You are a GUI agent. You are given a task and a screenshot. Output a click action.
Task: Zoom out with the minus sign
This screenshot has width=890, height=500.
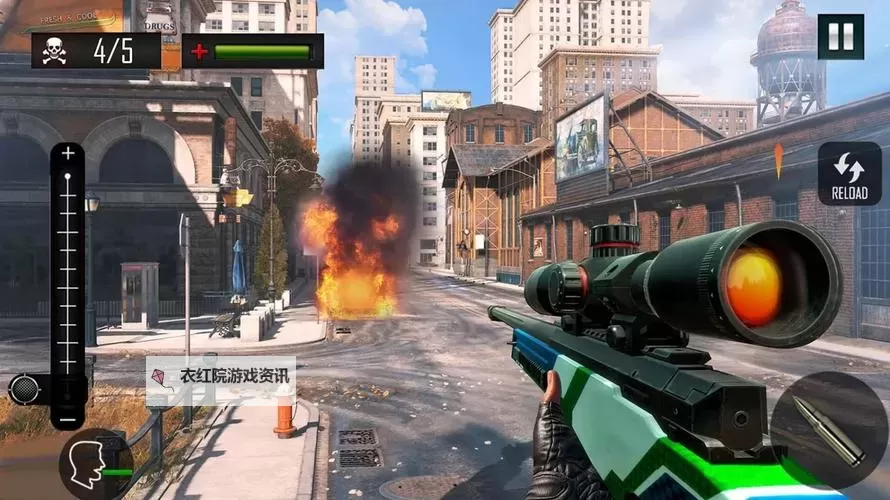[x=68, y=420]
